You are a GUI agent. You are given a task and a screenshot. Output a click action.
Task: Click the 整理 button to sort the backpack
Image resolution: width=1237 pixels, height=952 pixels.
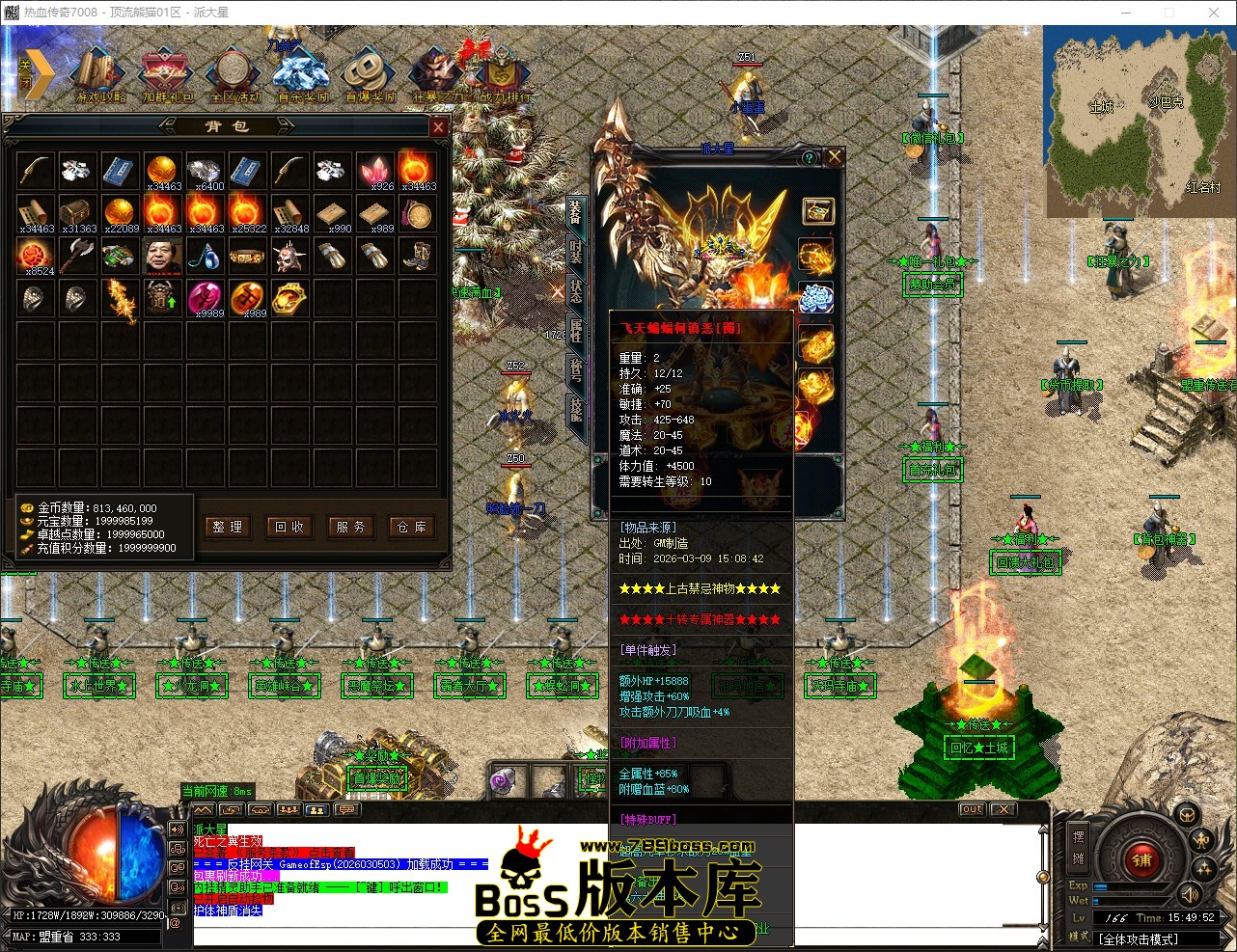coord(228,528)
